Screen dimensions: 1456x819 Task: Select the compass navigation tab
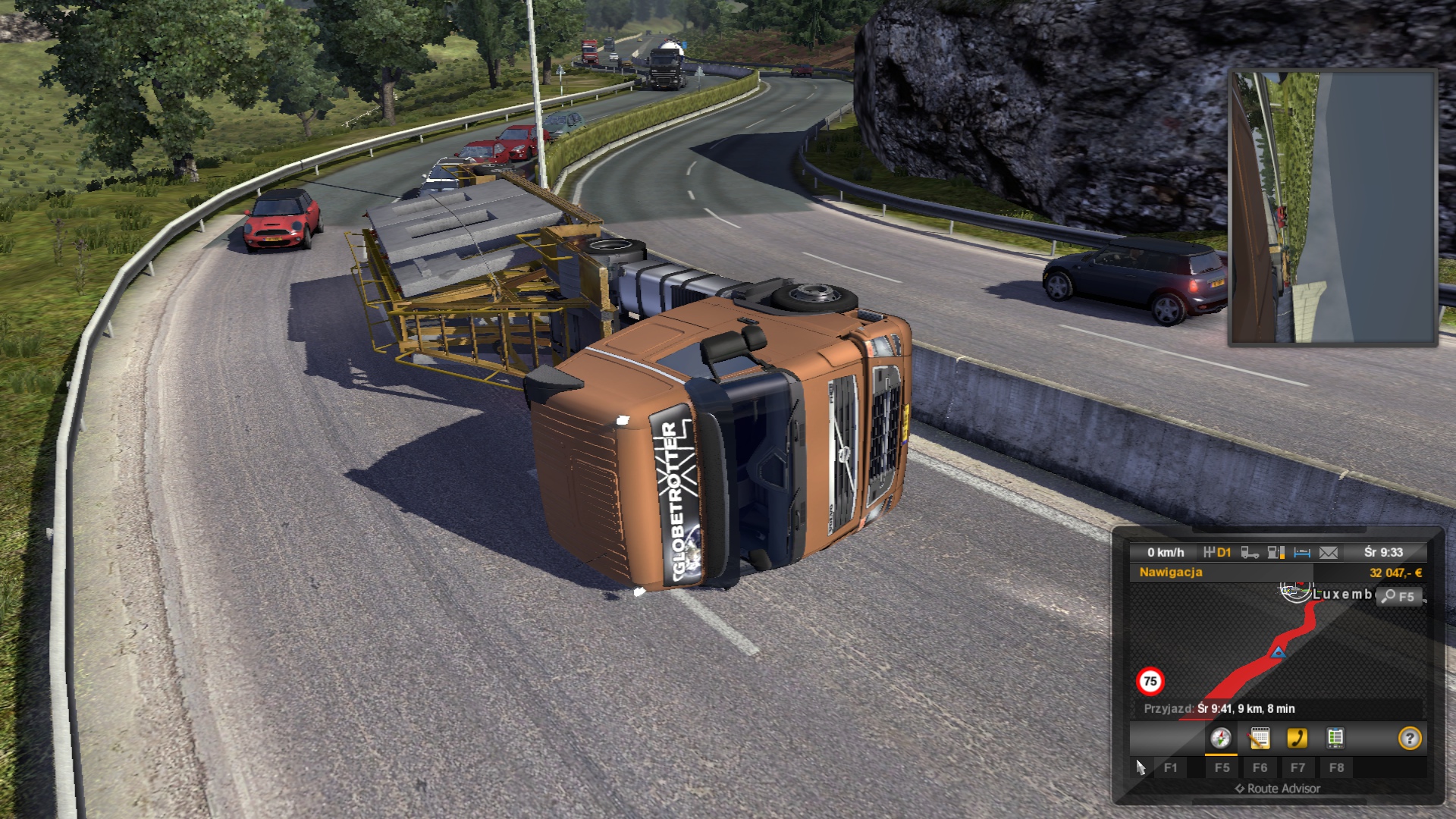click(x=1220, y=738)
